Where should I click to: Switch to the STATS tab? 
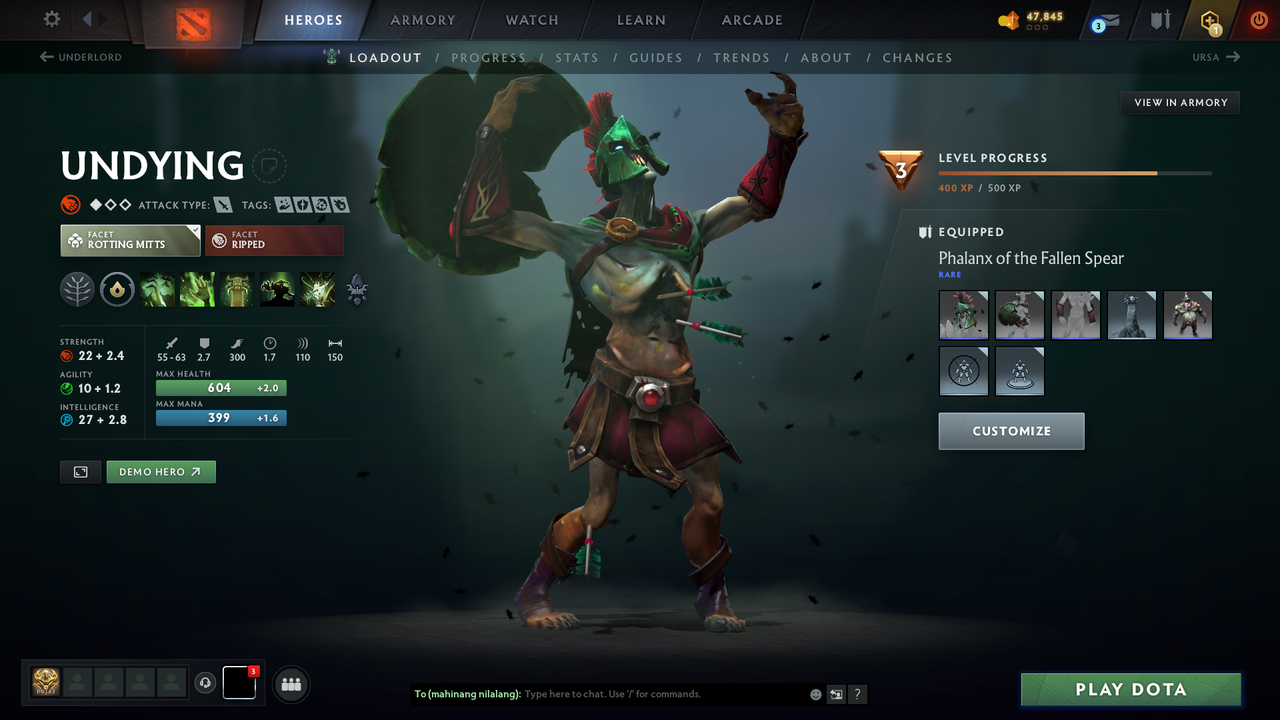click(x=577, y=57)
